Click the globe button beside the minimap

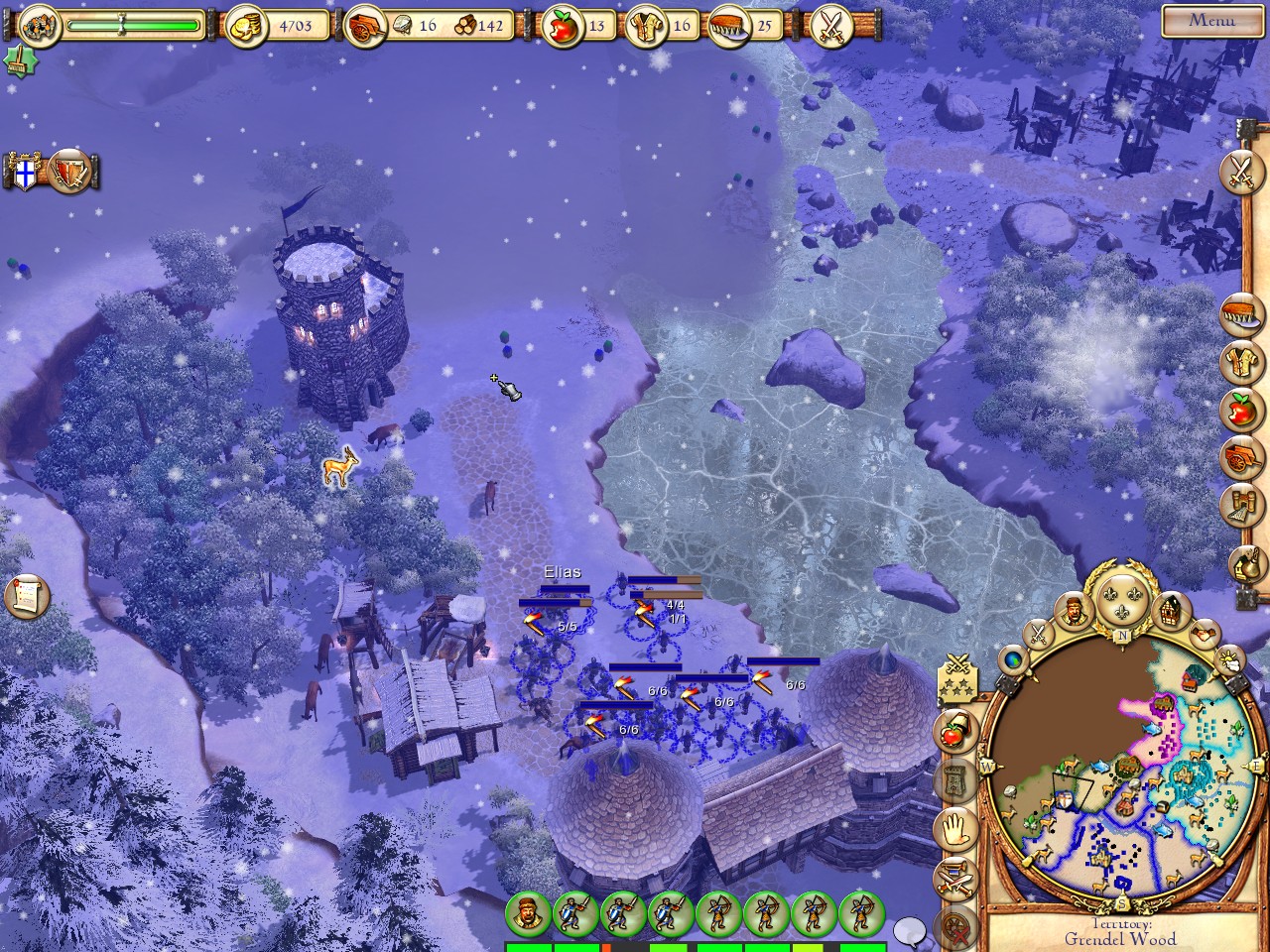(x=1012, y=657)
